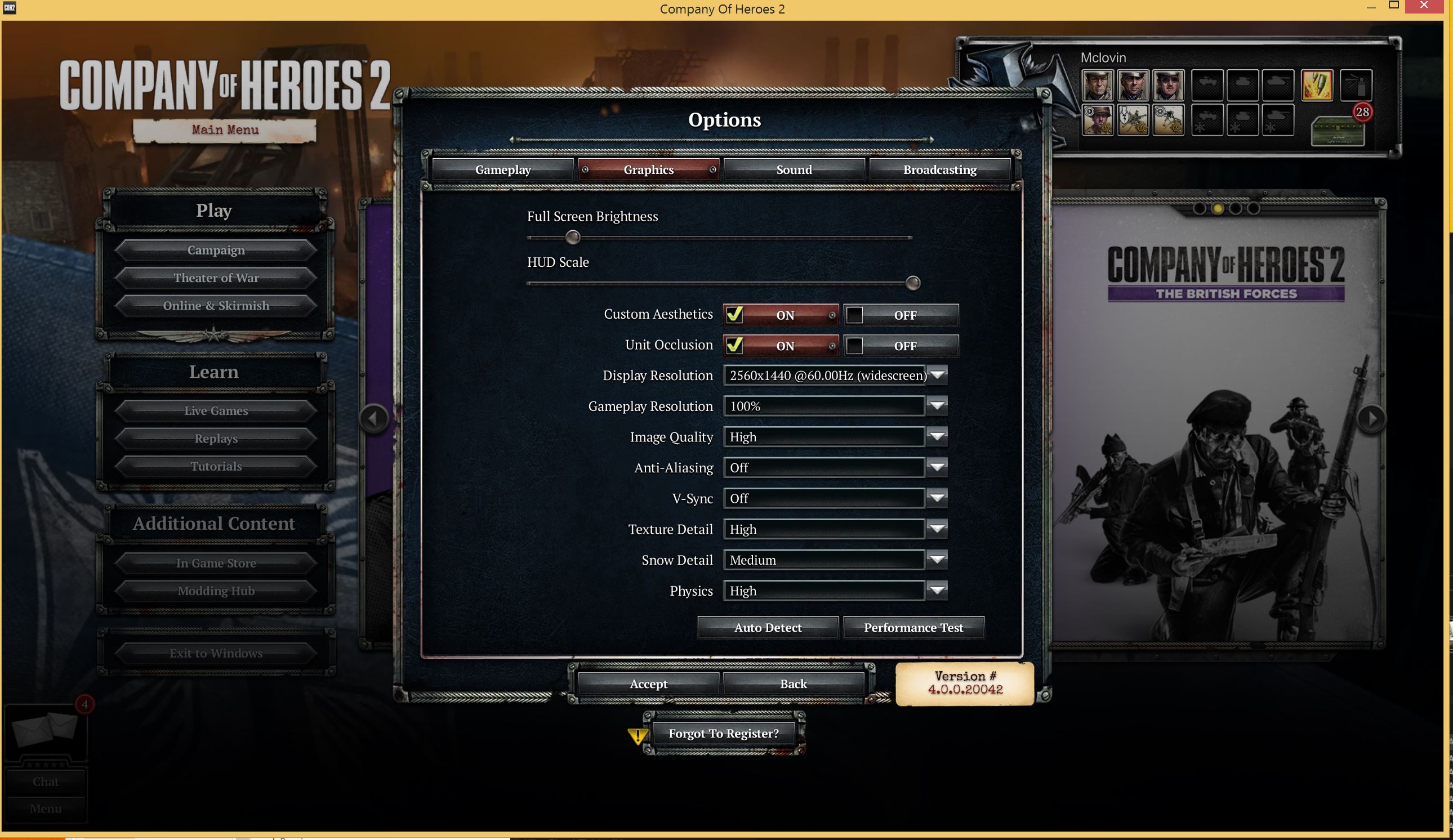Go Back from the Options menu

[794, 683]
